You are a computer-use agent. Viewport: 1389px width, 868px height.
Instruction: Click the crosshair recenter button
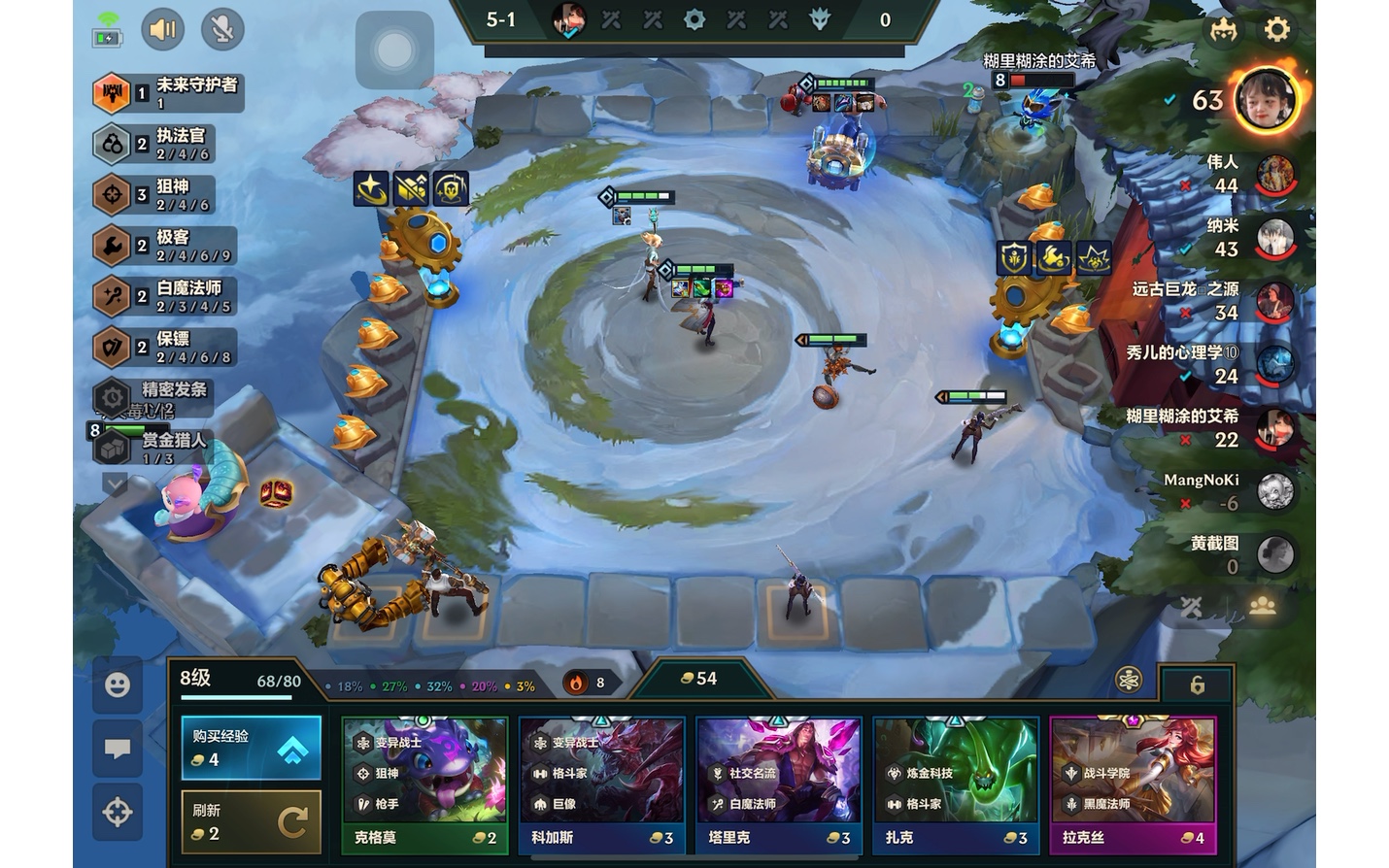[118, 812]
